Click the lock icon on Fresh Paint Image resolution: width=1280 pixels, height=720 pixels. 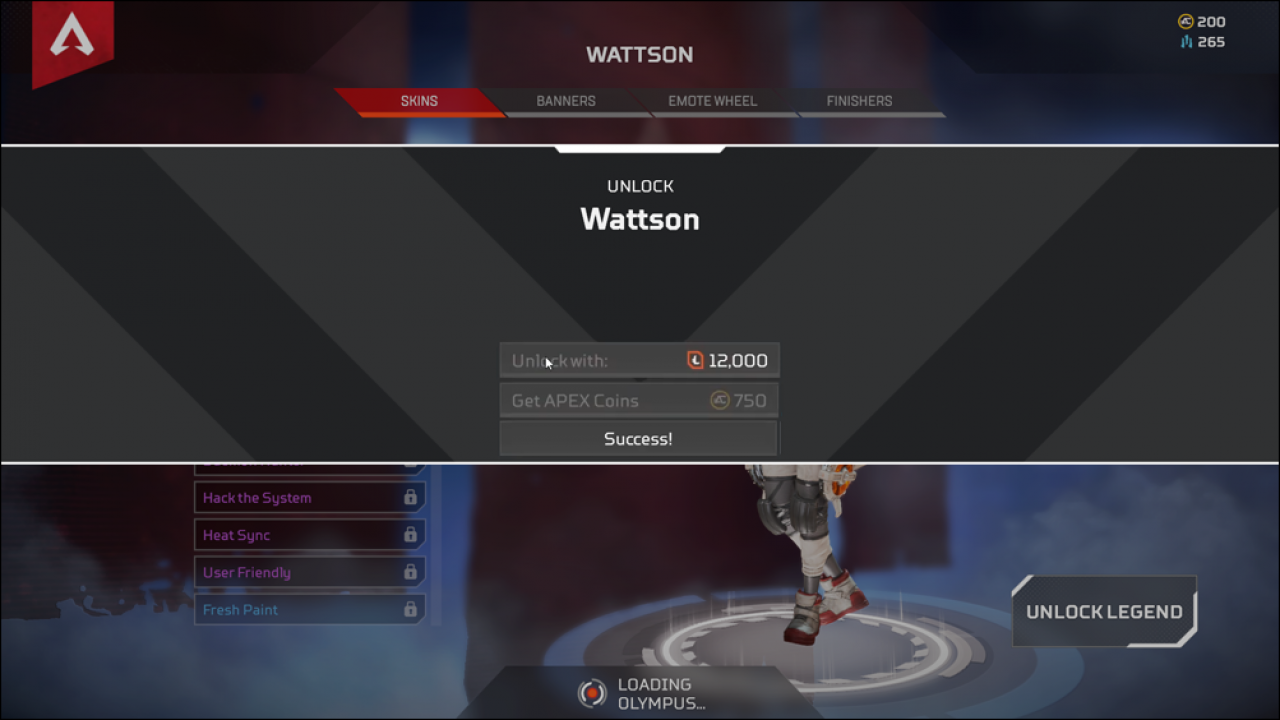pyautogui.click(x=410, y=610)
